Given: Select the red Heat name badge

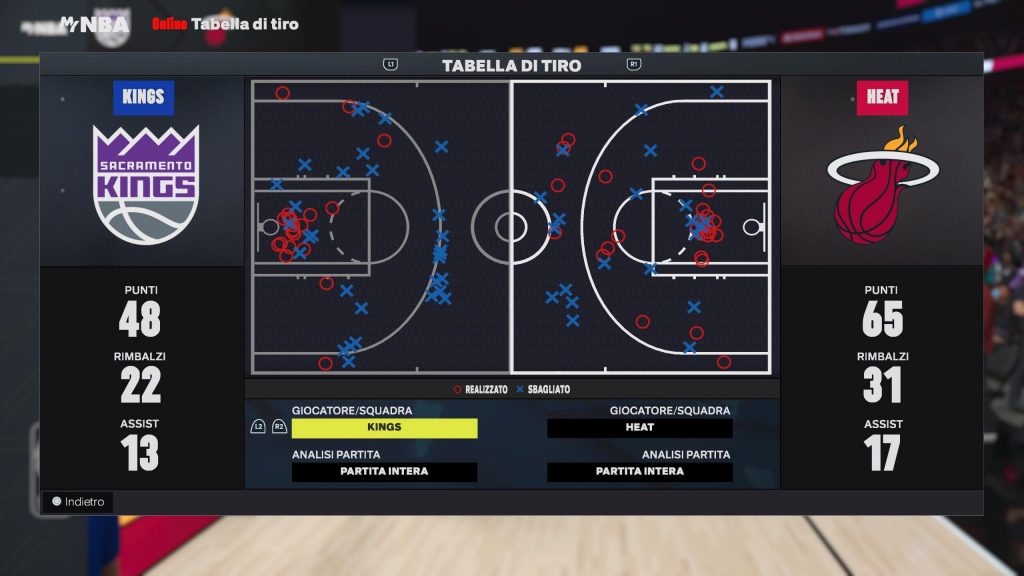Looking at the screenshot, I should (x=882, y=98).
